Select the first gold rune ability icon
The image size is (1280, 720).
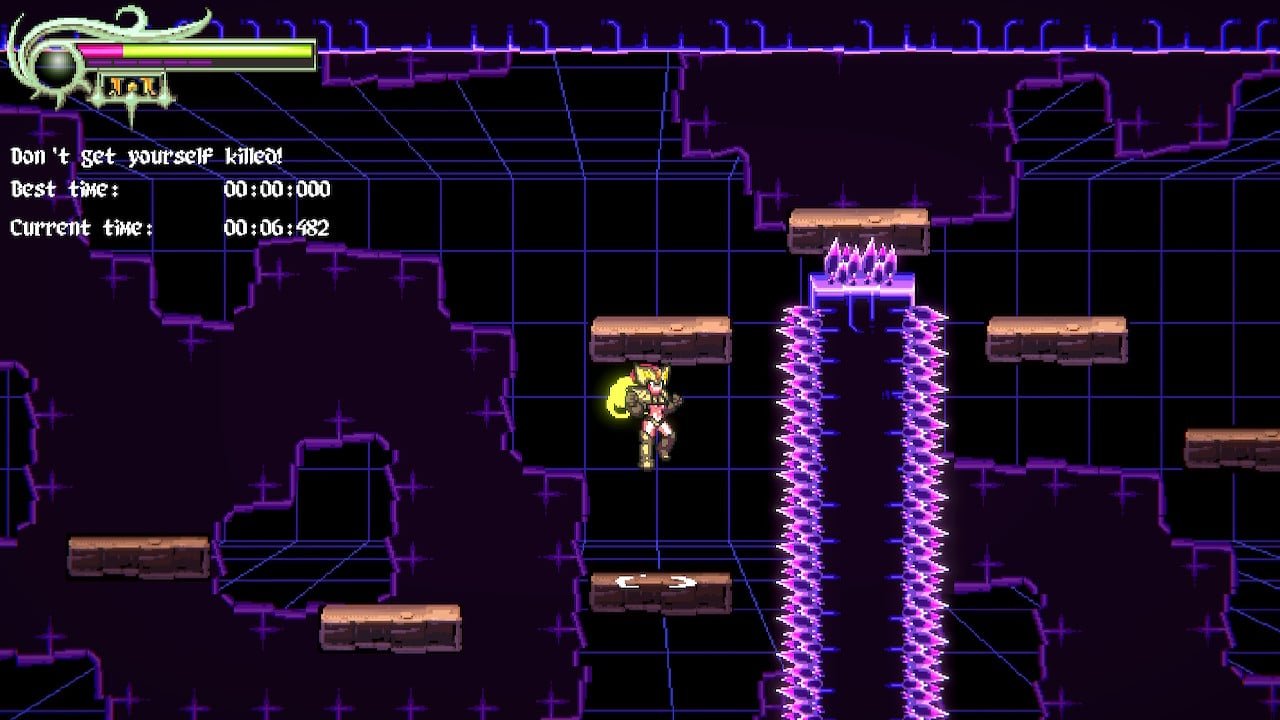click(x=113, y=85)
